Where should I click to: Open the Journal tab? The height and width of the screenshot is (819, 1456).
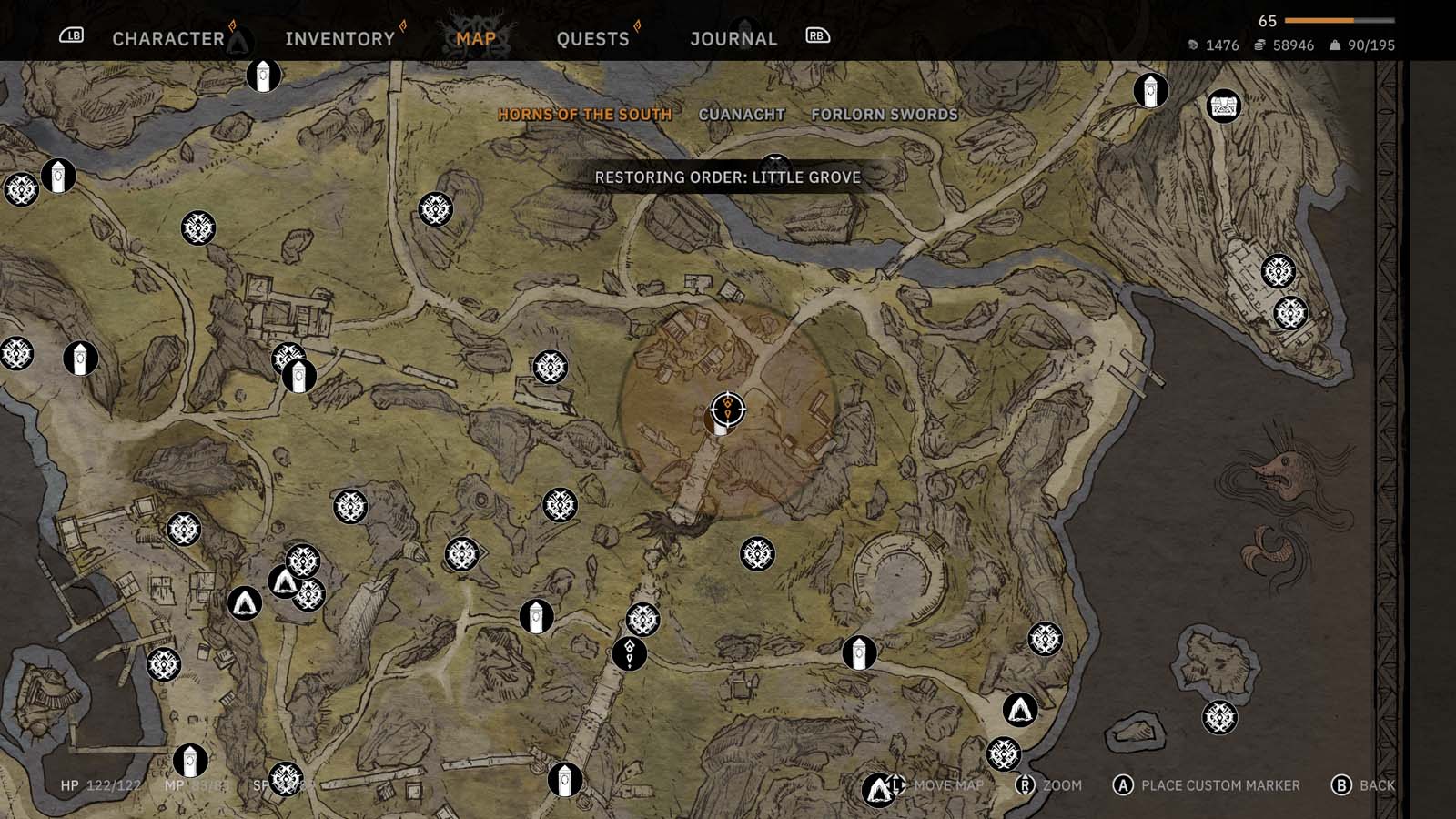[x=733, y=38]
